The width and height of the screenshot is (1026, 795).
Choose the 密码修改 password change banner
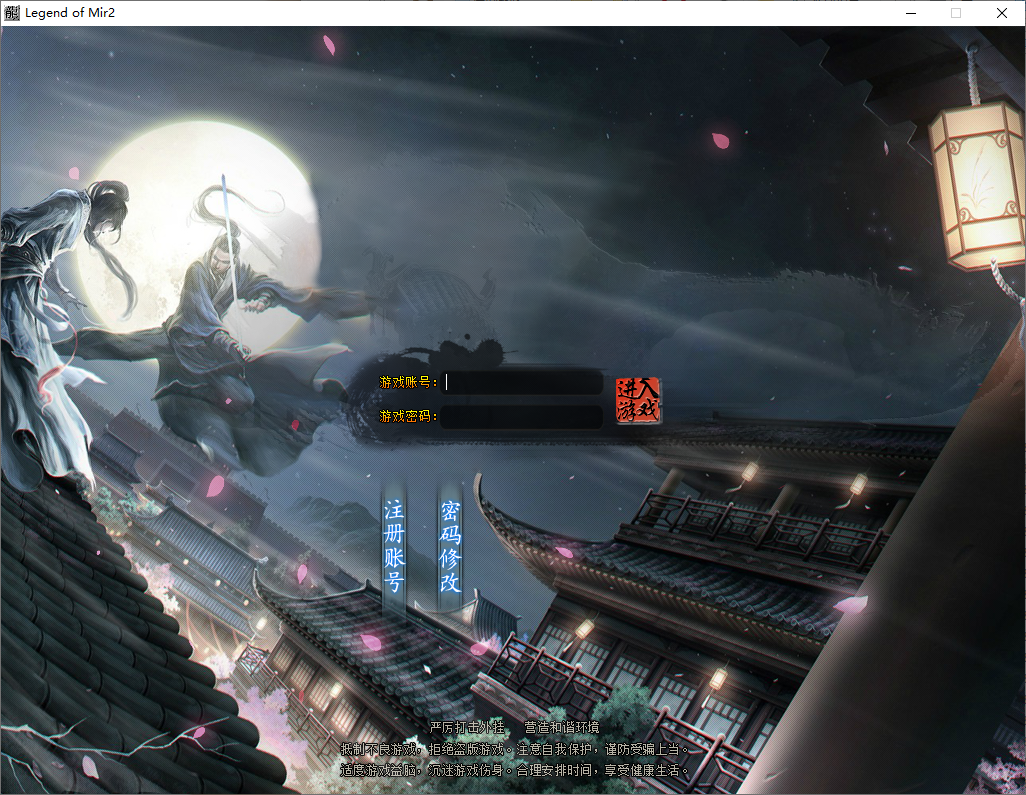pyautogui.click(x=451, y=547)
